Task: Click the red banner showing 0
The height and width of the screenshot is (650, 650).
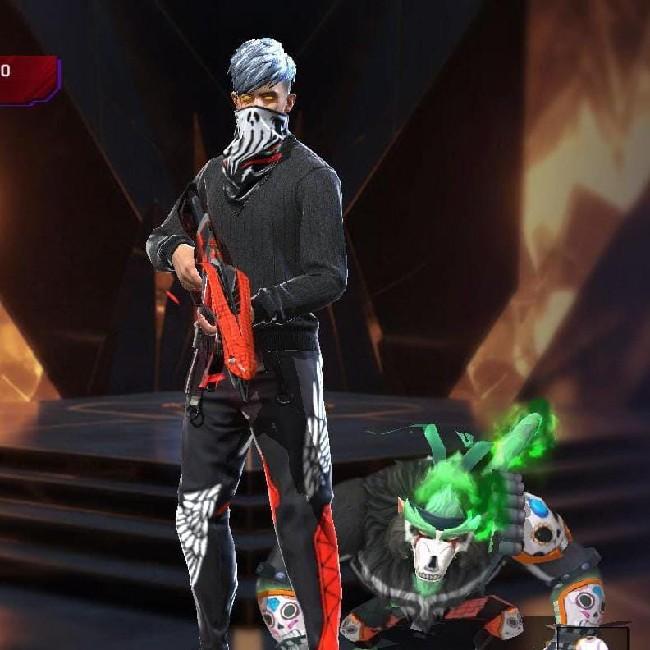Action: pyautogui.click(x=28, y=80)
